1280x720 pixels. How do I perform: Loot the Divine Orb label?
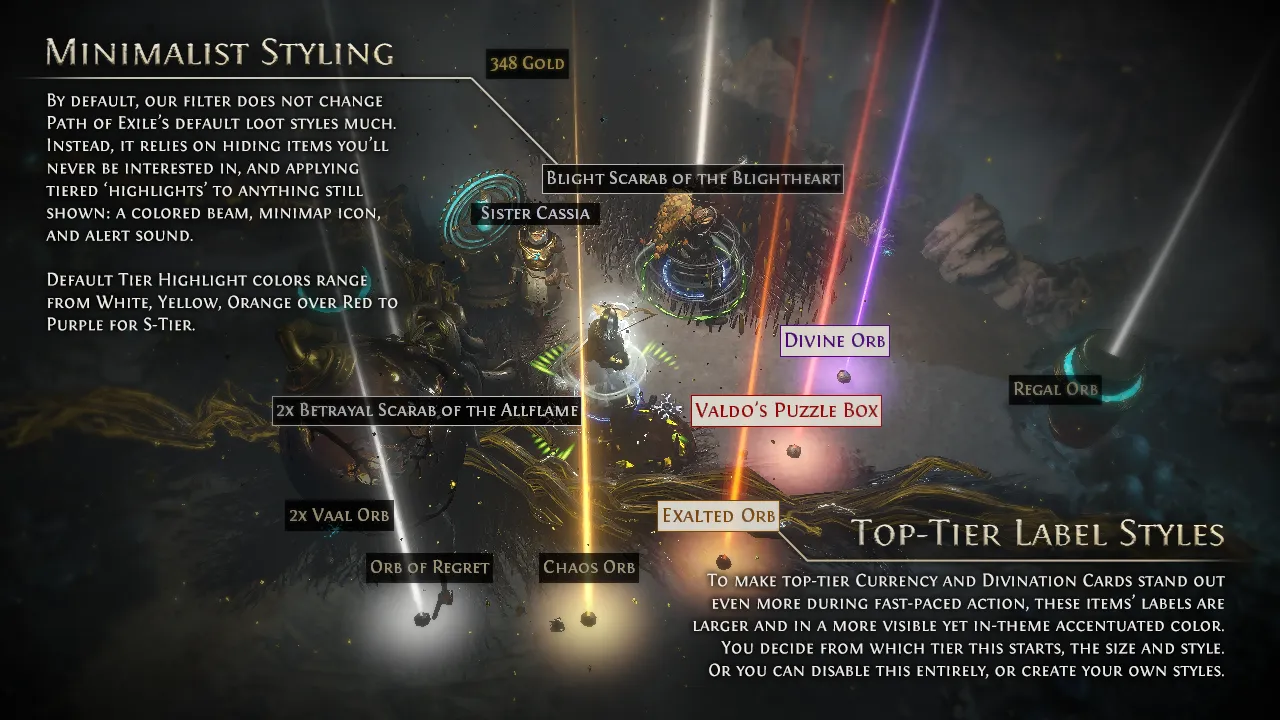(834, 341)
